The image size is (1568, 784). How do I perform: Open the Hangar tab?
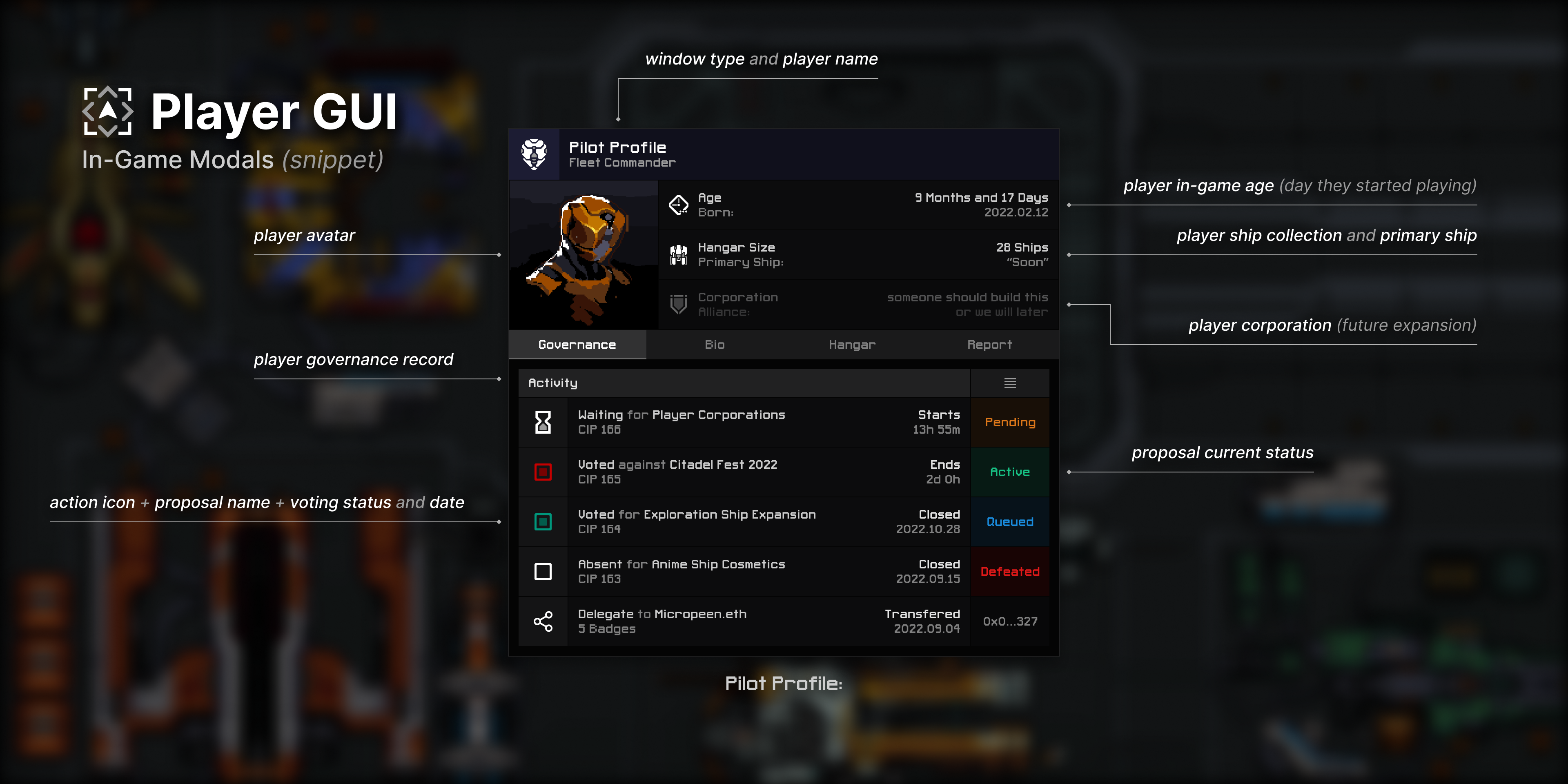point(851,345)
